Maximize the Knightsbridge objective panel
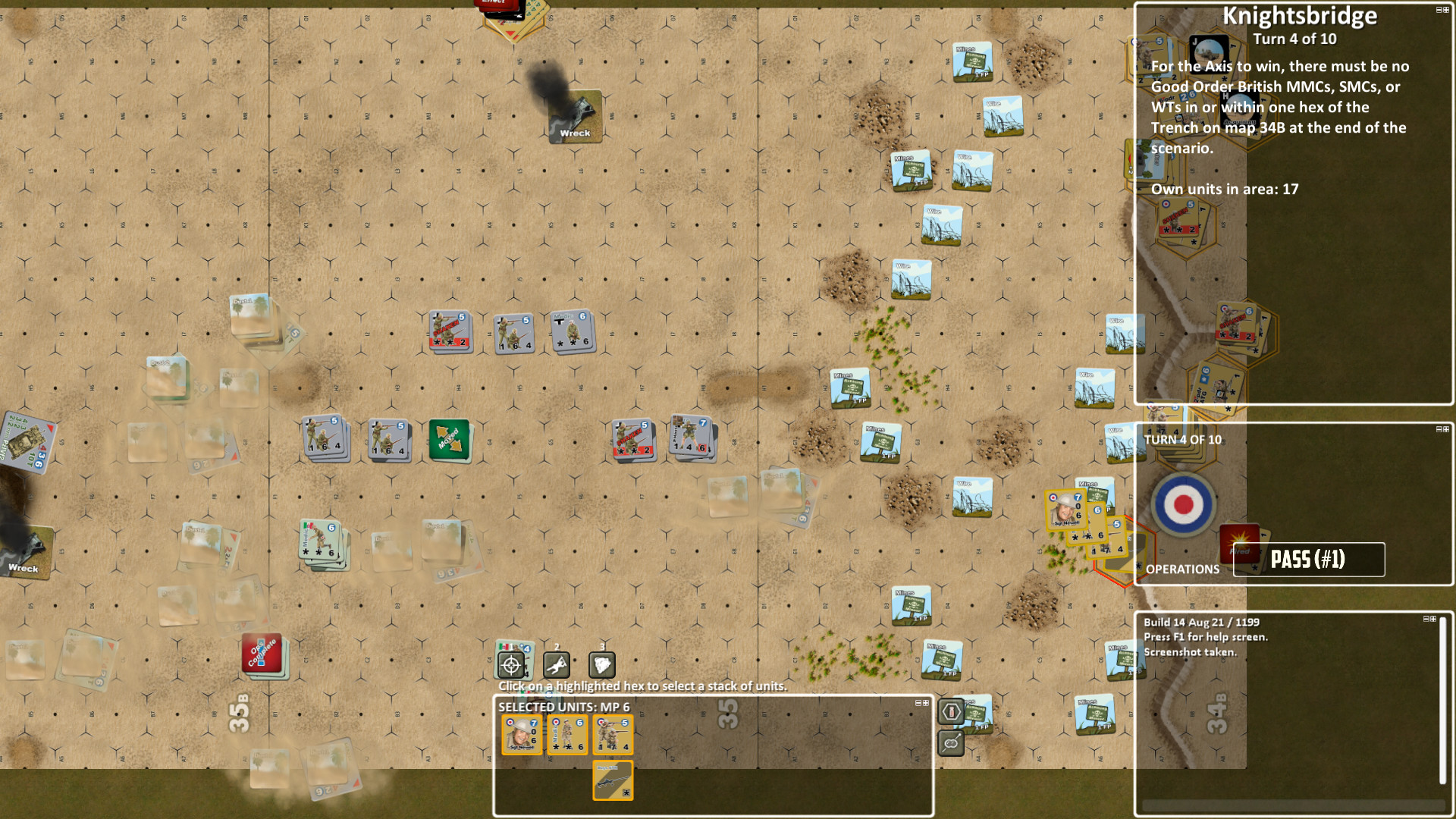The width and height of the screenshot is (1456, 819). click(1445, 9)
